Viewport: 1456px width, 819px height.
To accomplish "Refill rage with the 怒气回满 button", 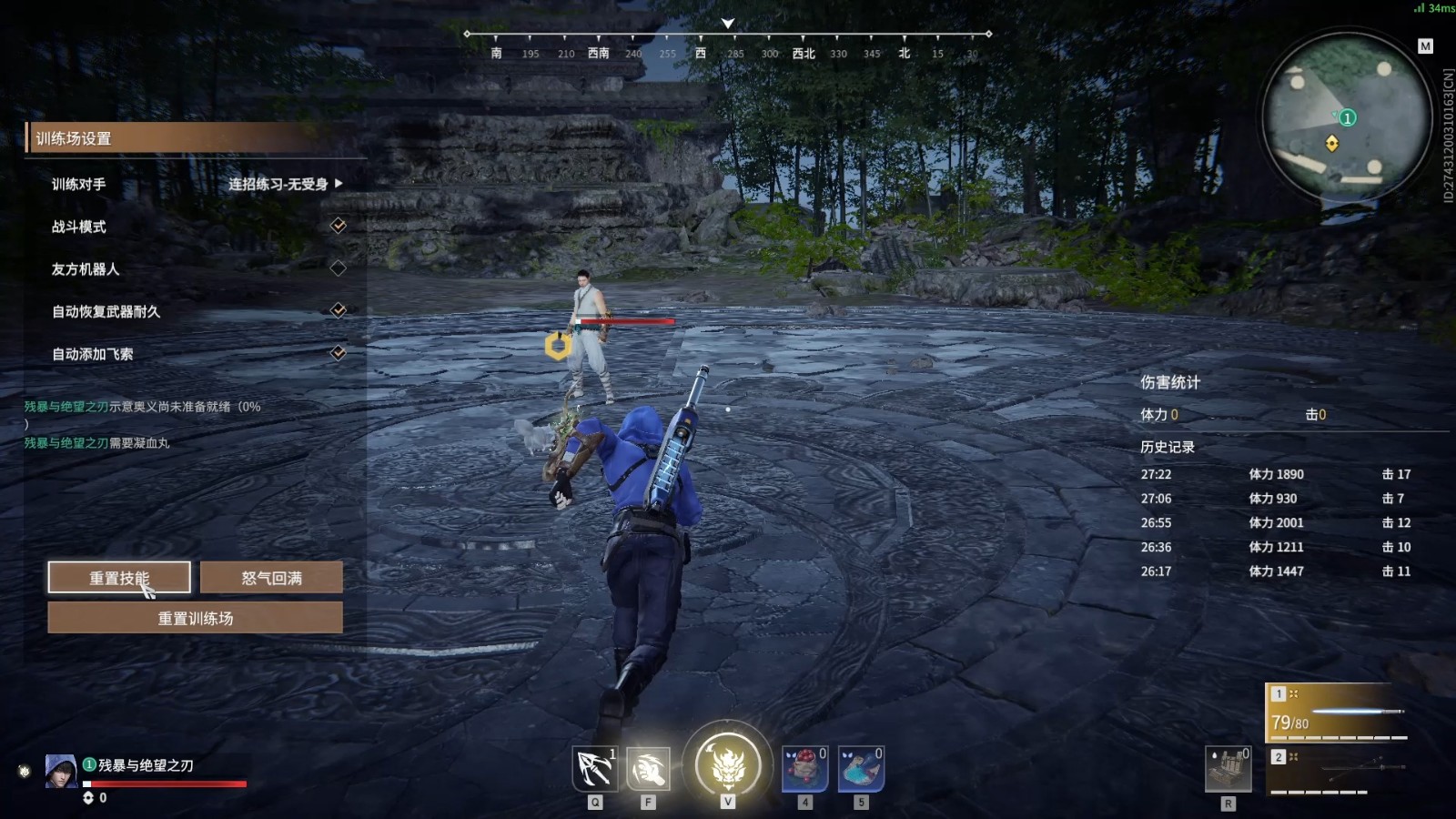I will click(271, 577).
